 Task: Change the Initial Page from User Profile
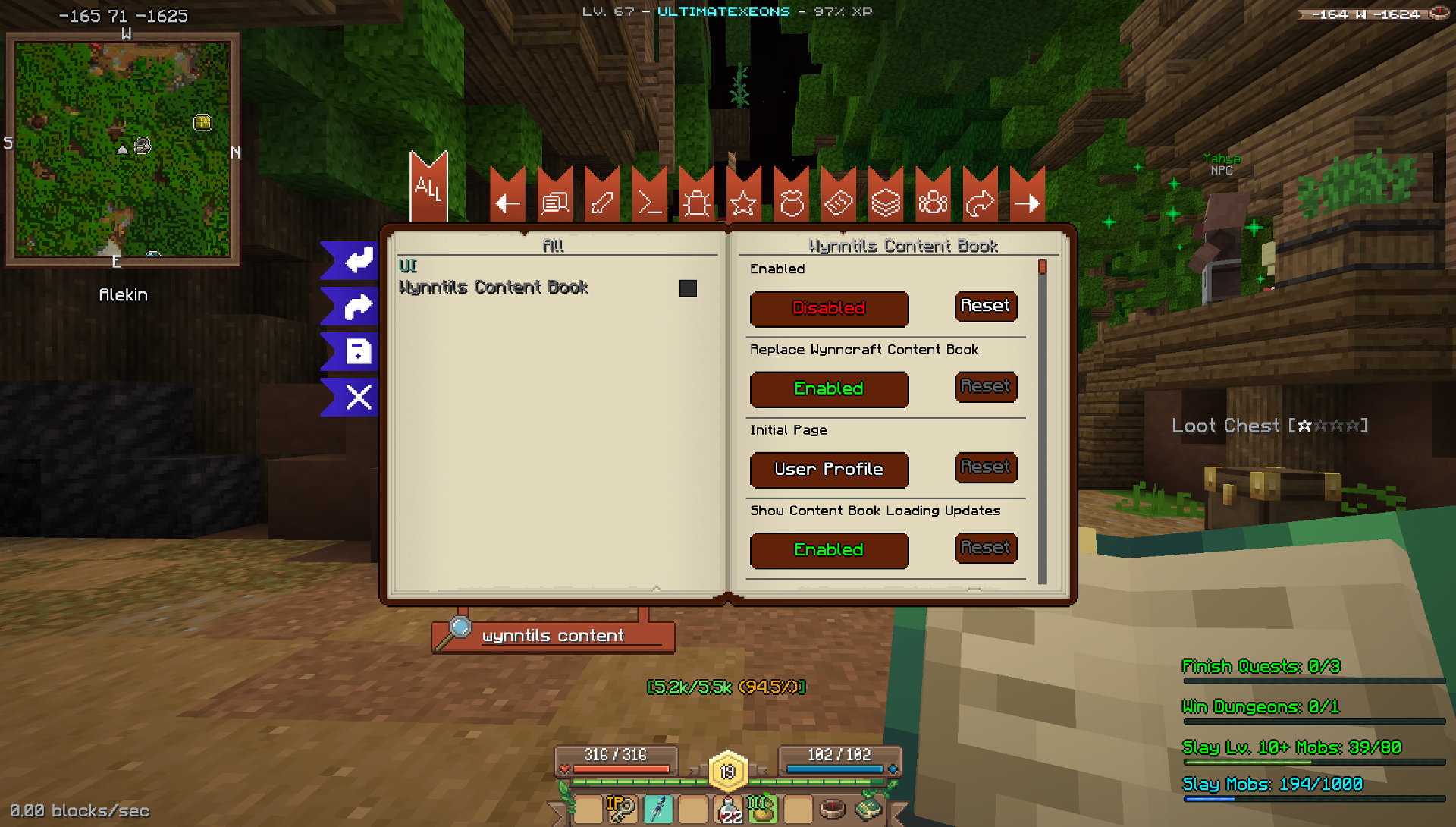pos(829,470)
